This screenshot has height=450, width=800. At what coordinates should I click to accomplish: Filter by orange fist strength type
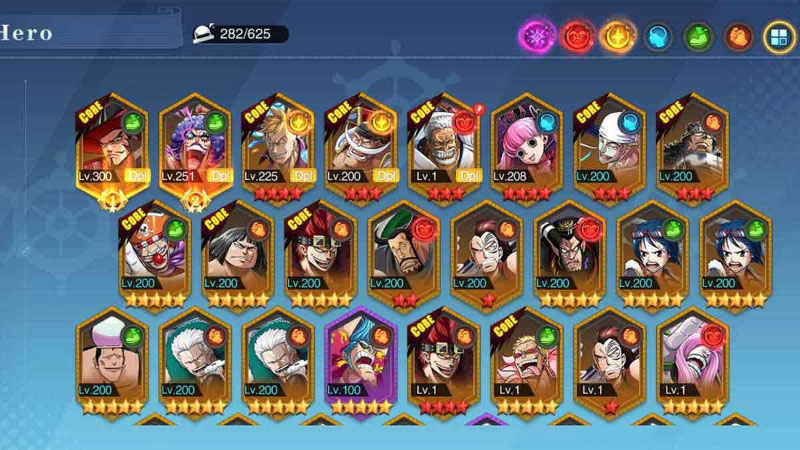[x=738, y=37]
